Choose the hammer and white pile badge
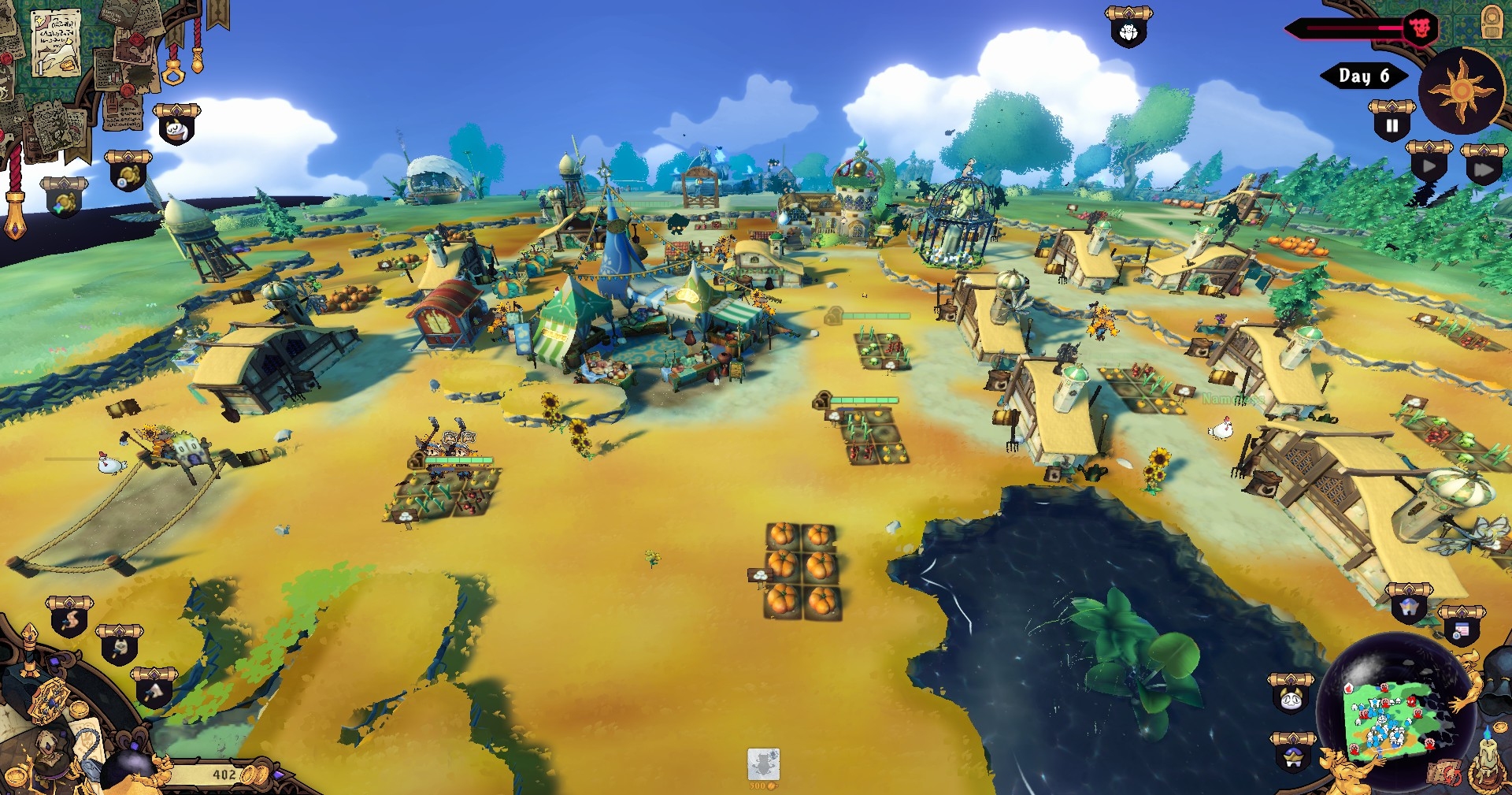Viewport: 1512px width, 795px height. tap(154, 691)
